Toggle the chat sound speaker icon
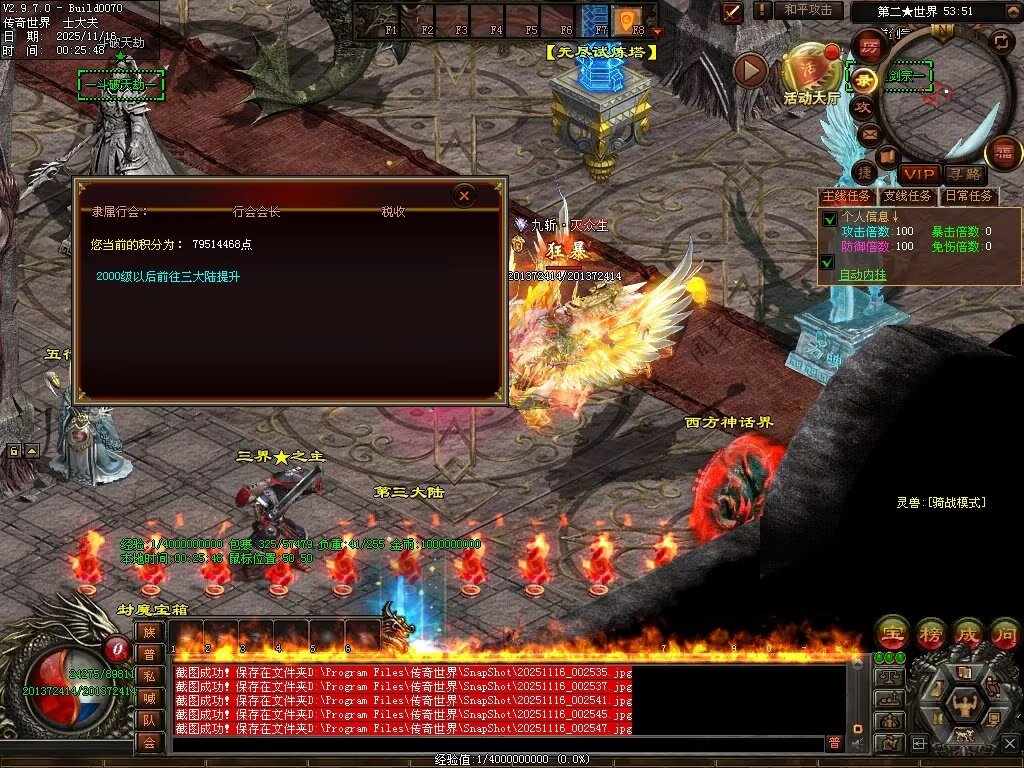This screenshot has width=1024, height=768. 857,743
